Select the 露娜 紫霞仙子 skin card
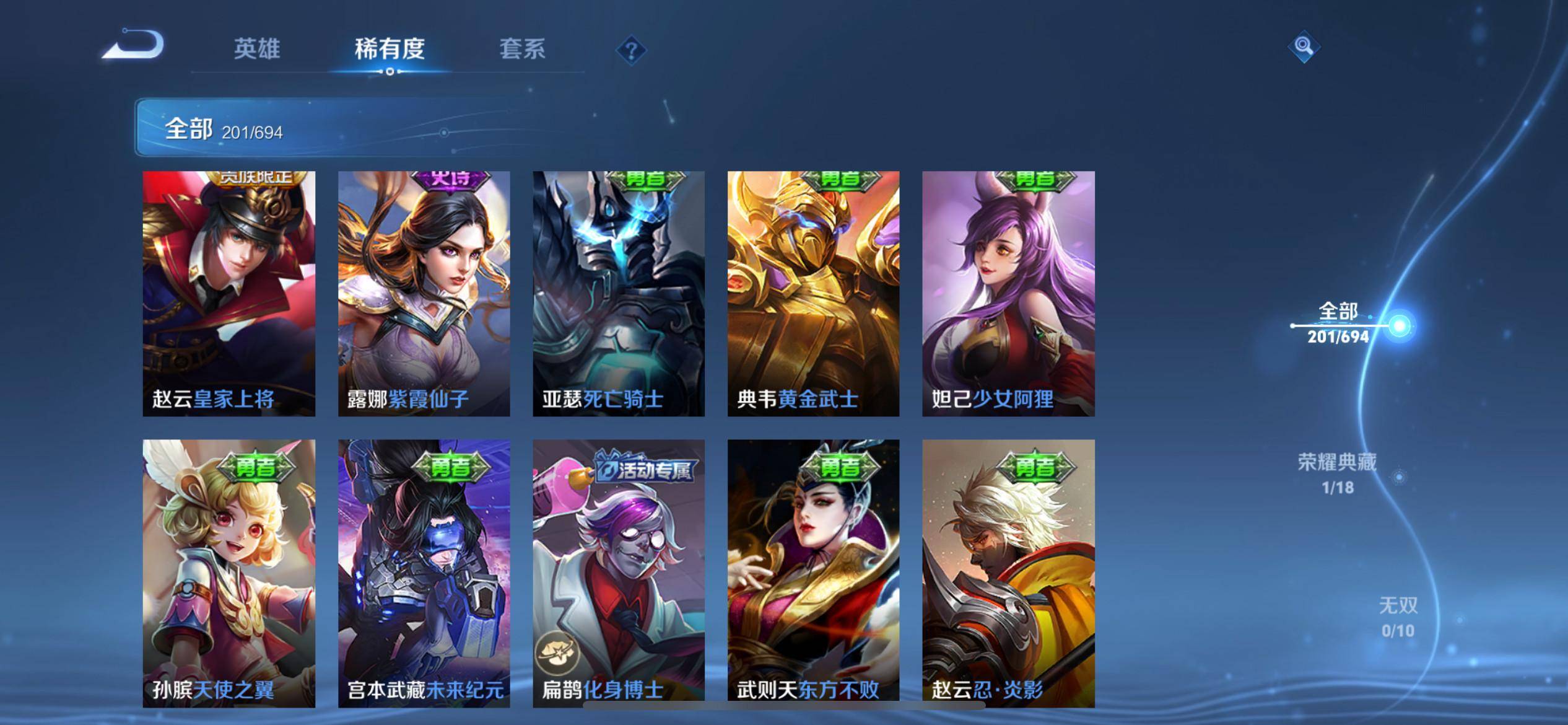 tap(424, 294)
